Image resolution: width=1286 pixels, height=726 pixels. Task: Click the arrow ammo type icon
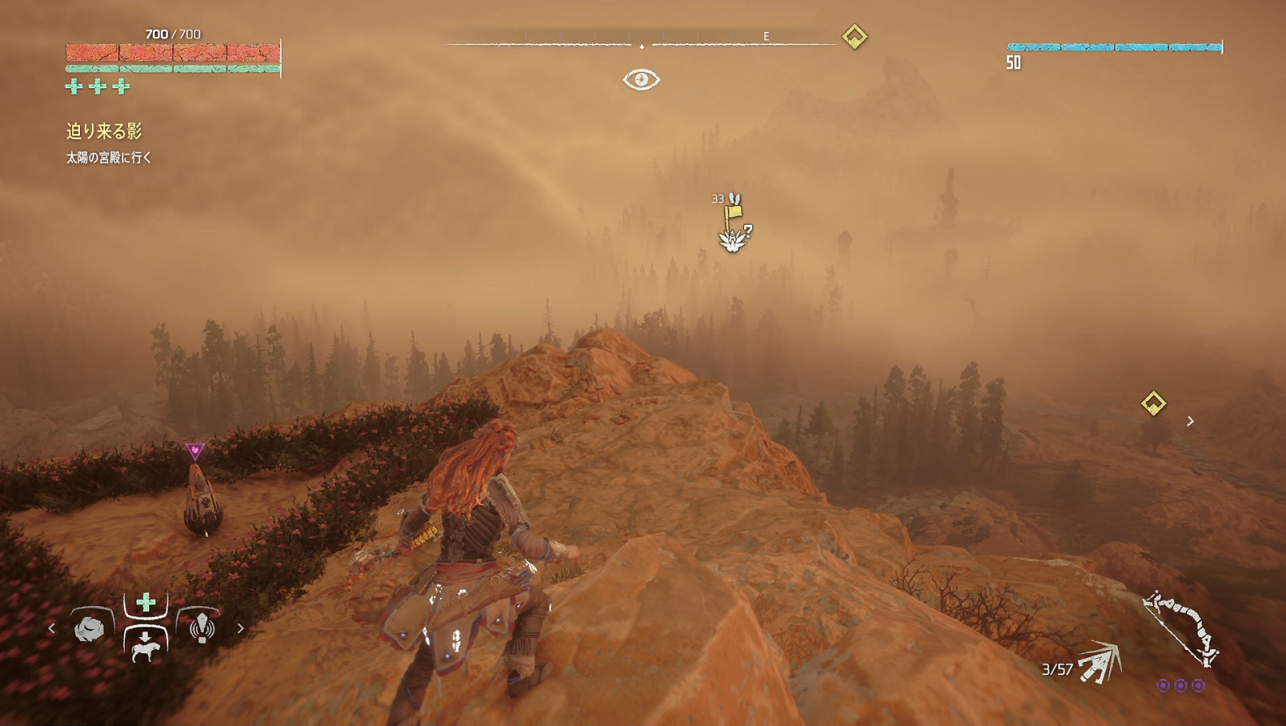tap(1100, 661)
